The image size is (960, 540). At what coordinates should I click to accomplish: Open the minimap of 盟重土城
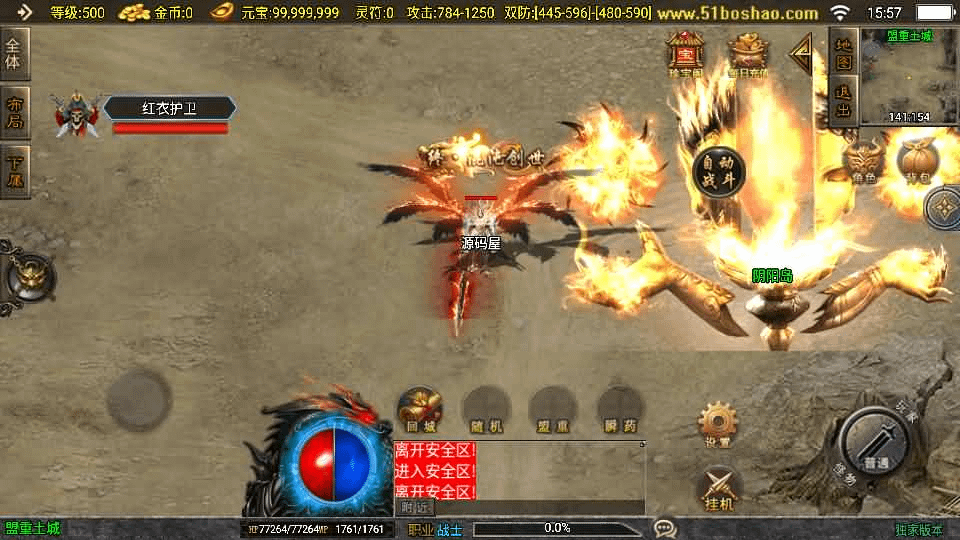(x=908, y=77)
